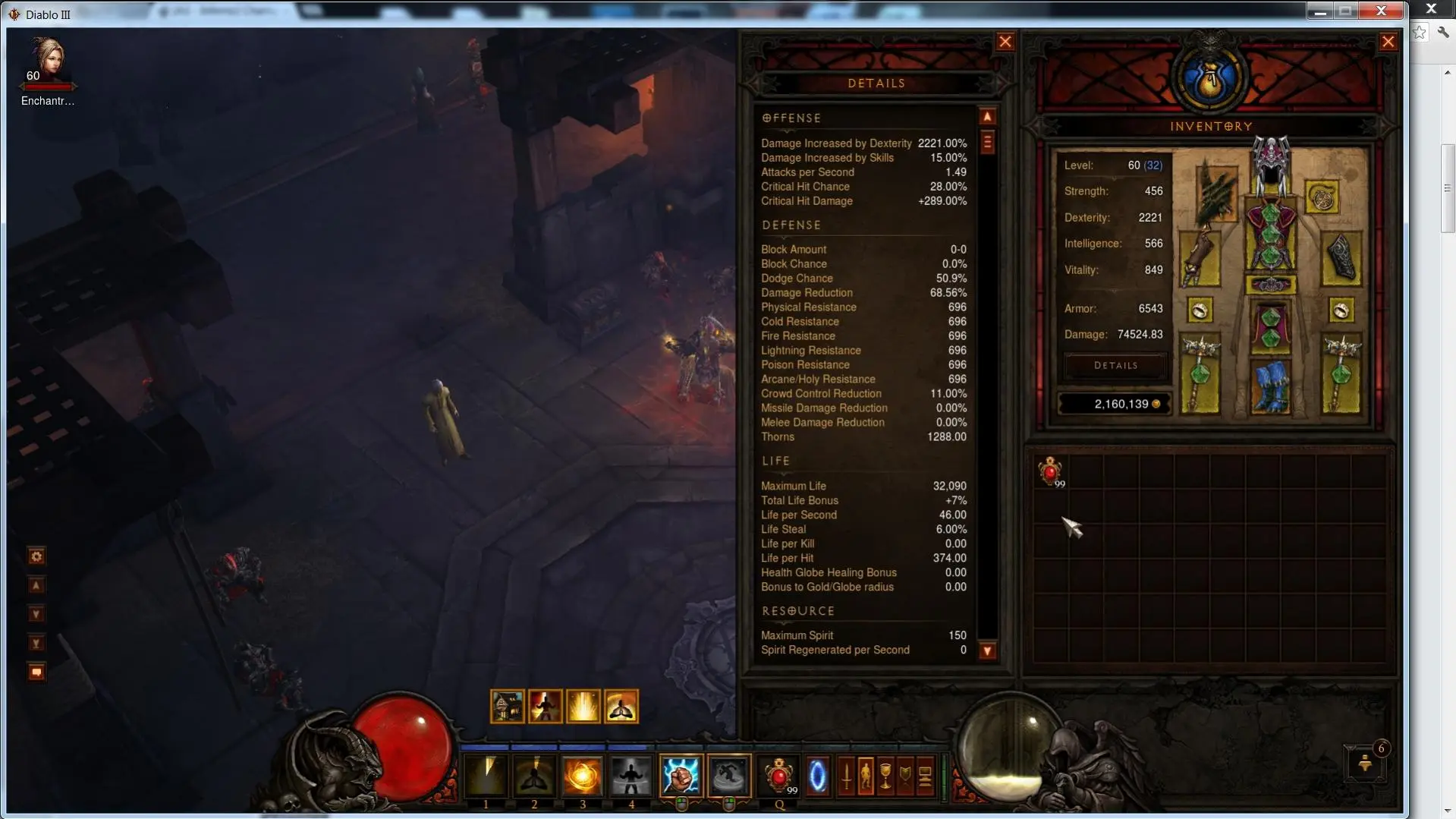
Task: Select the equipped helm slot
Action: tap(1270, 165)
